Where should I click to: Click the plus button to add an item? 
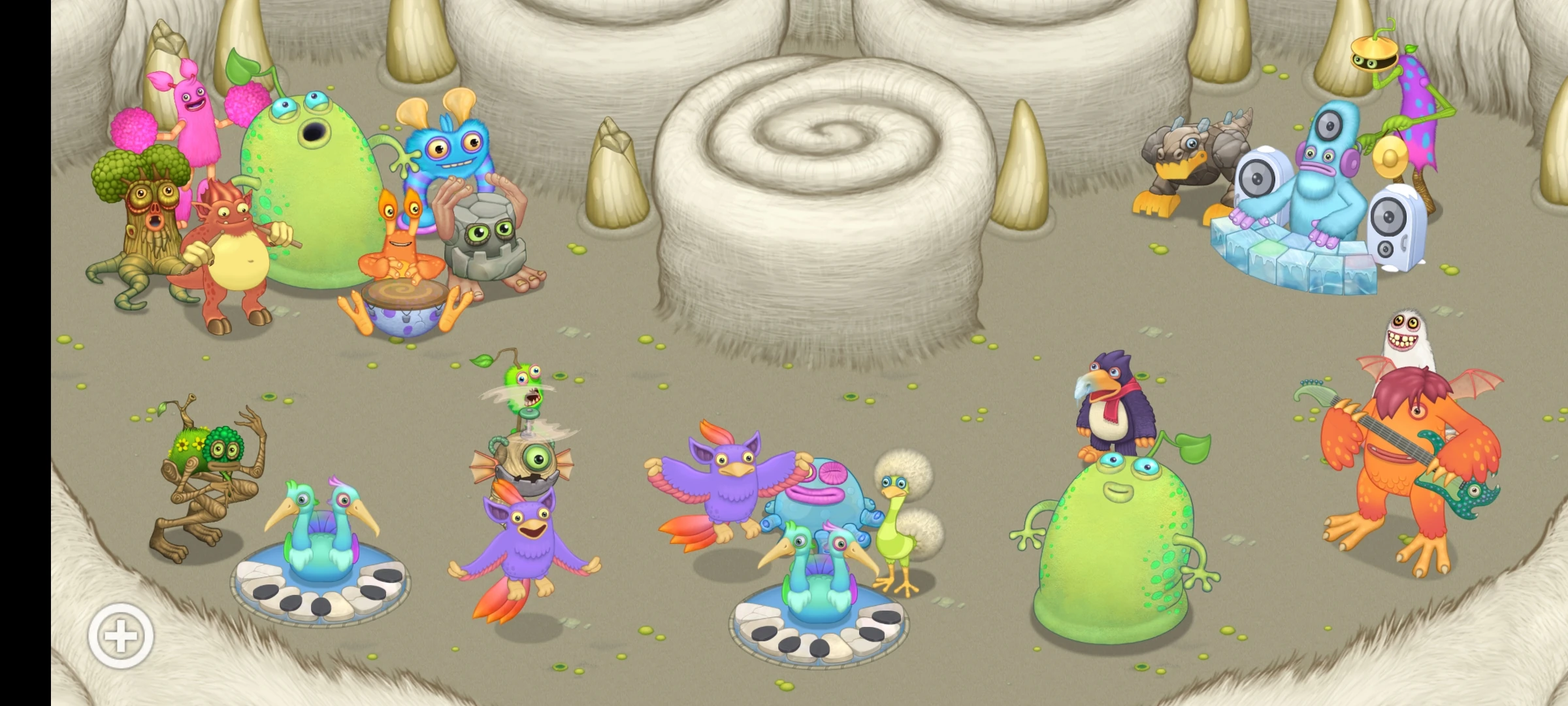[121, 634]
